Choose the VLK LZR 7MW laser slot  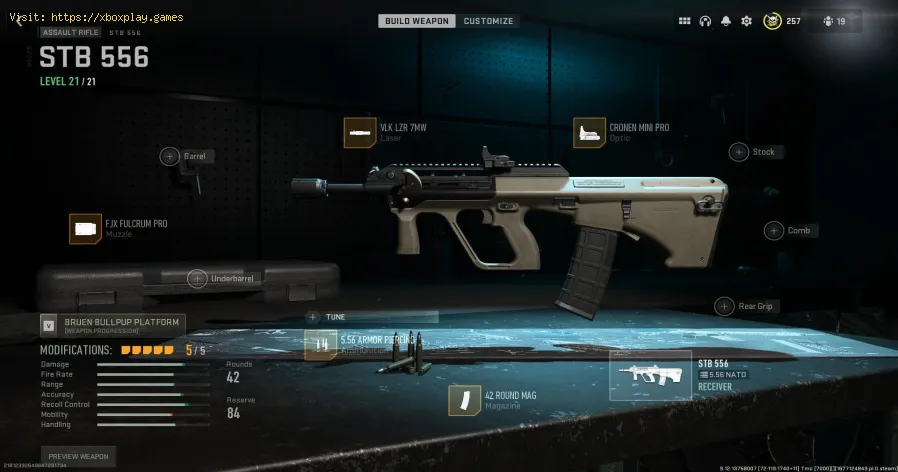(359, 133)
